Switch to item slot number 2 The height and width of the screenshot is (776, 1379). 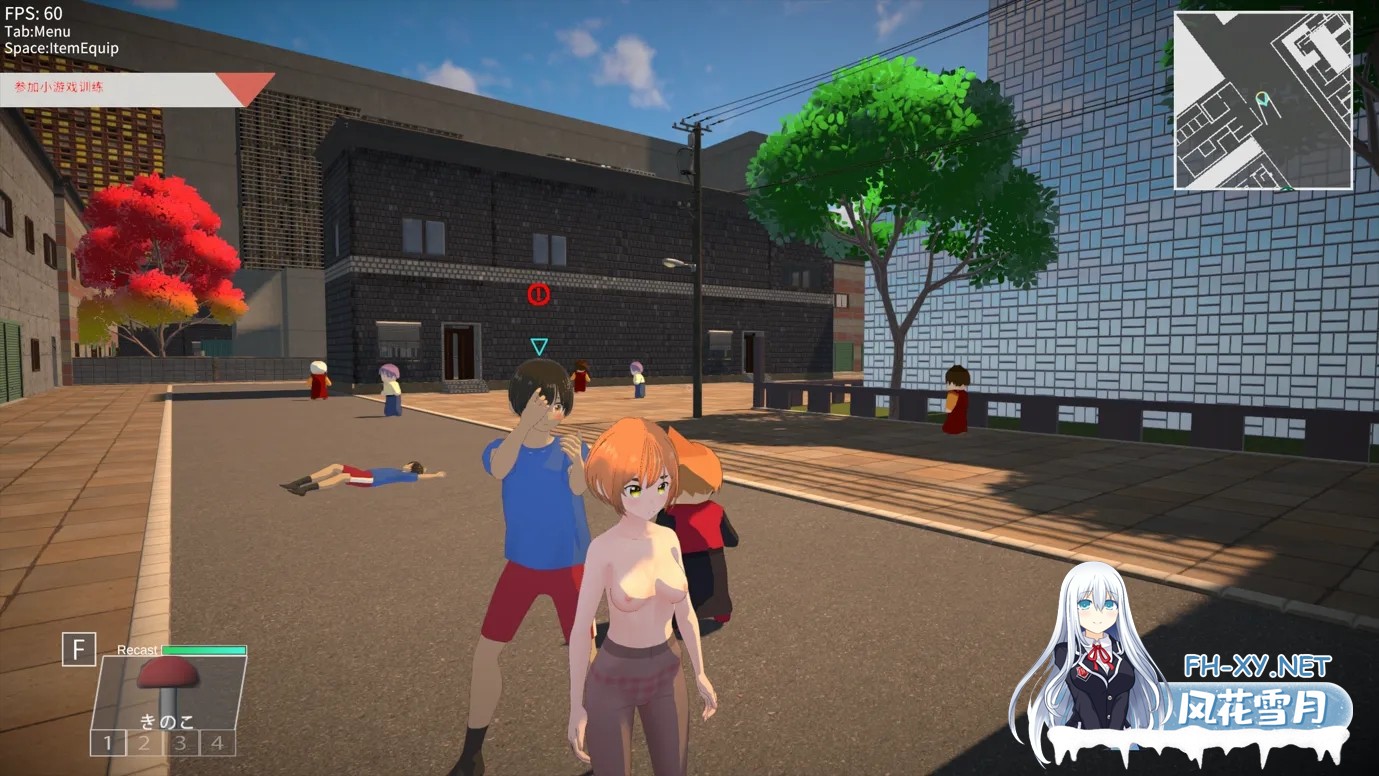pyautogui.click(x=144, y=743)
